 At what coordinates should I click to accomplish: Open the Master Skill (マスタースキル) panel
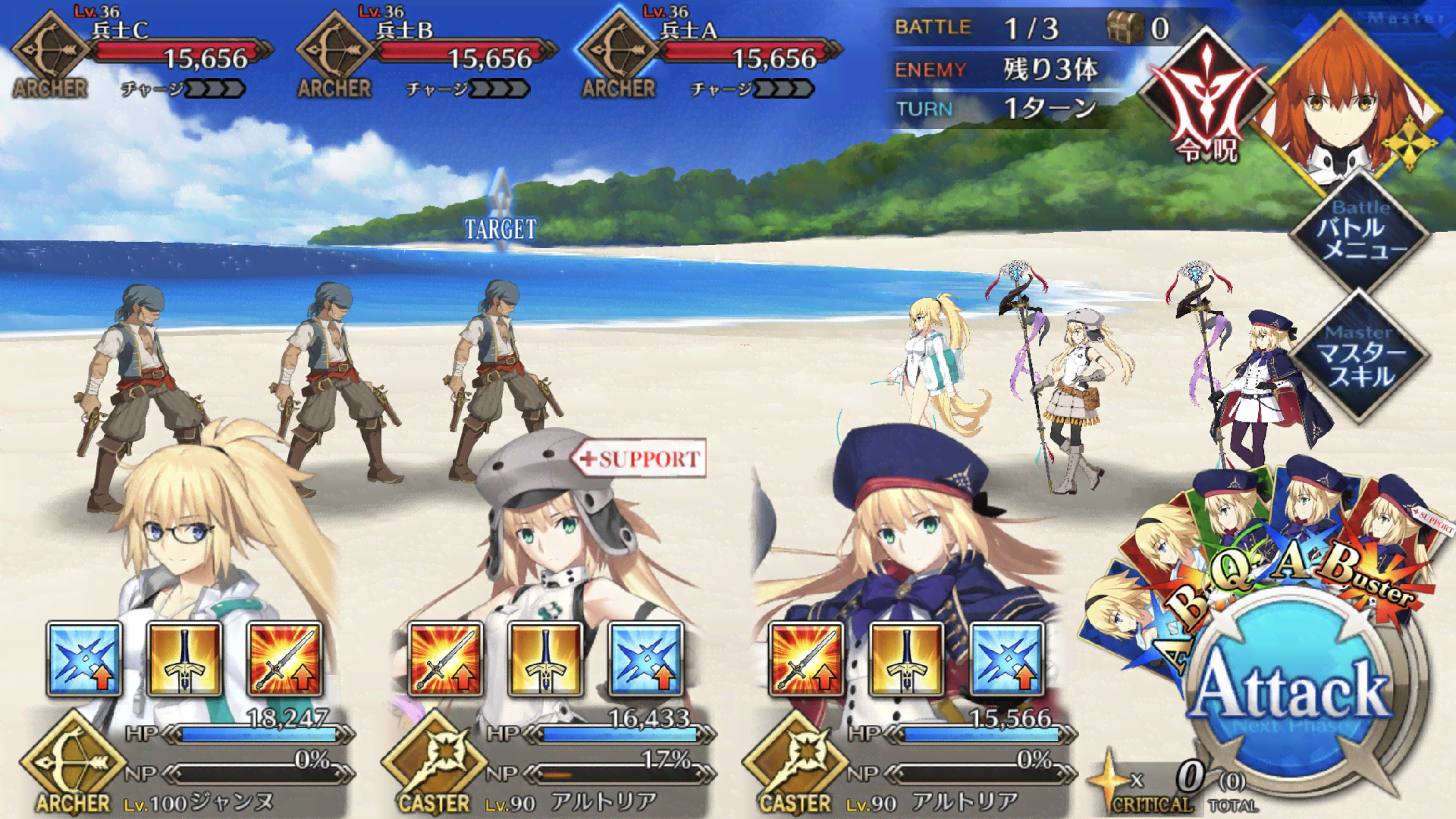[x=1360, y=356]
